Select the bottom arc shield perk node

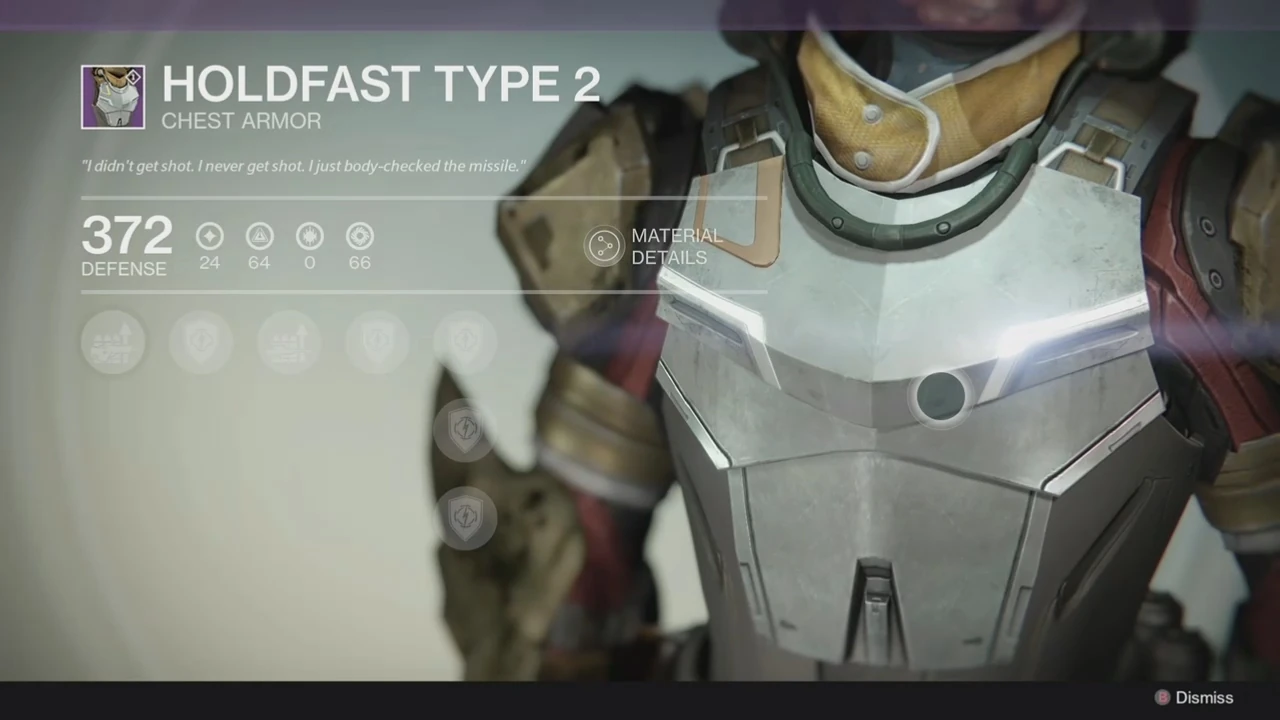[x=465, y=515]
